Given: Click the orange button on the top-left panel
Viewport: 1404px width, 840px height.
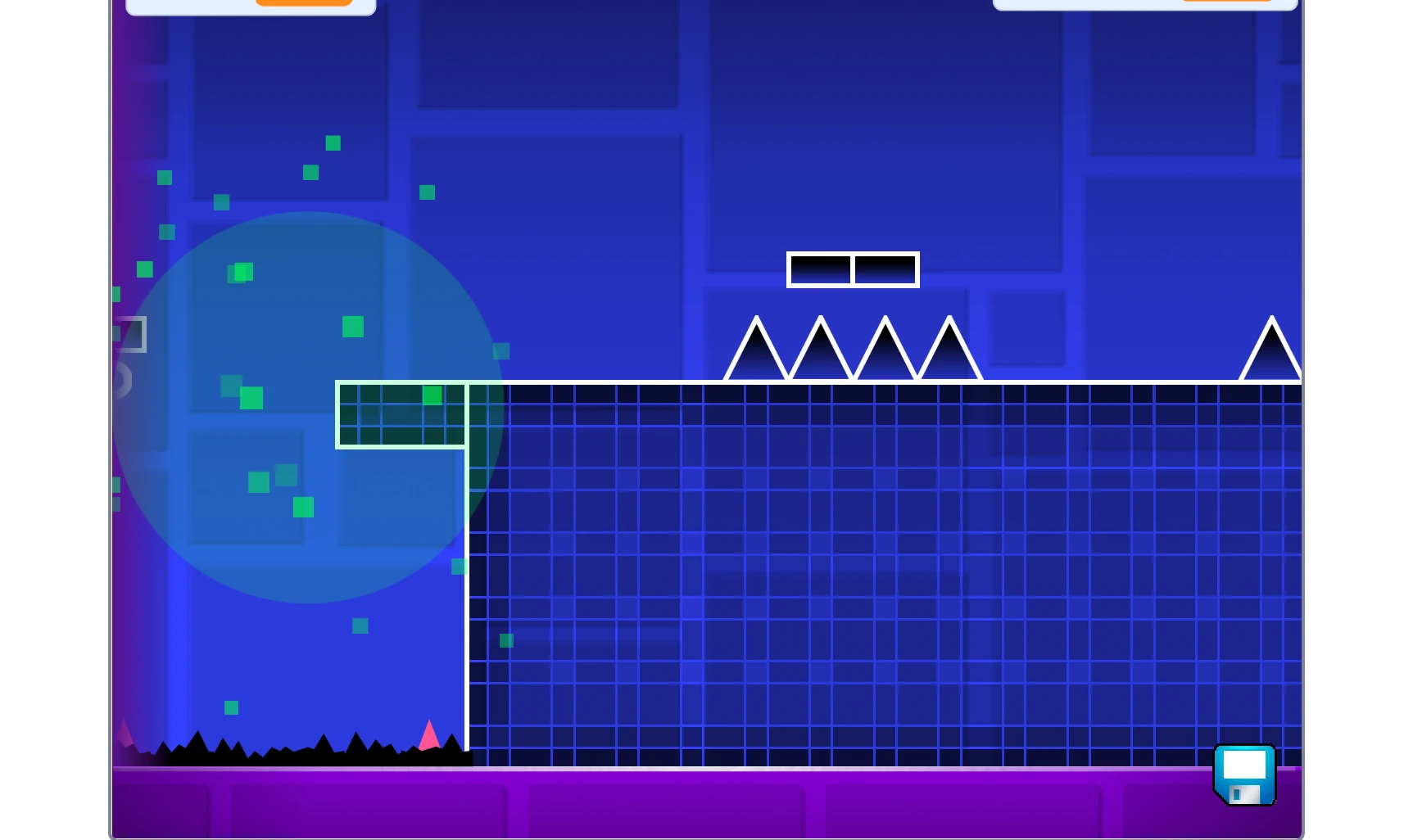Looking at the screenshot, I should (x=303, y=2).
